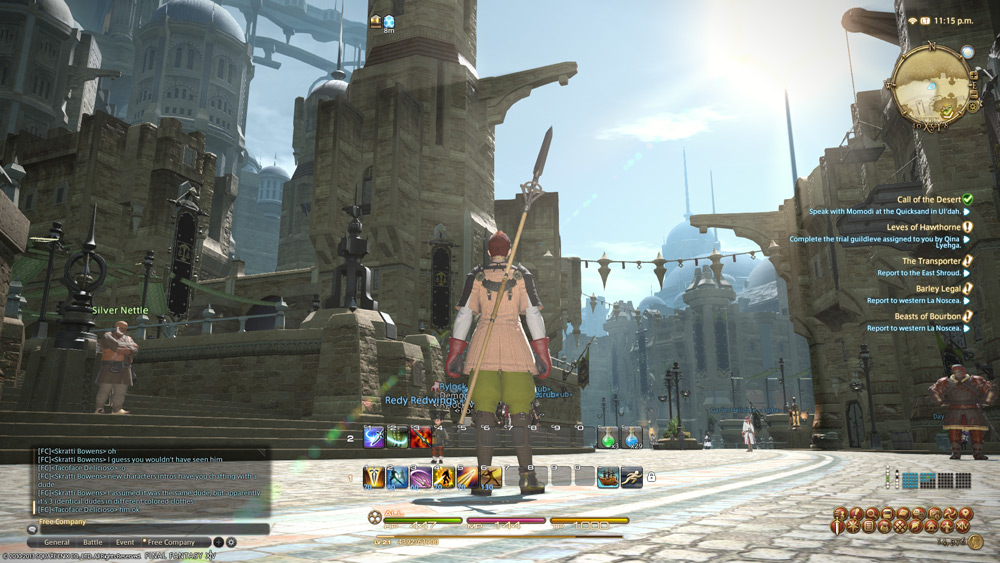Open the Event chat tab
Screen dimensions: 1000x563
coord(124,542)
